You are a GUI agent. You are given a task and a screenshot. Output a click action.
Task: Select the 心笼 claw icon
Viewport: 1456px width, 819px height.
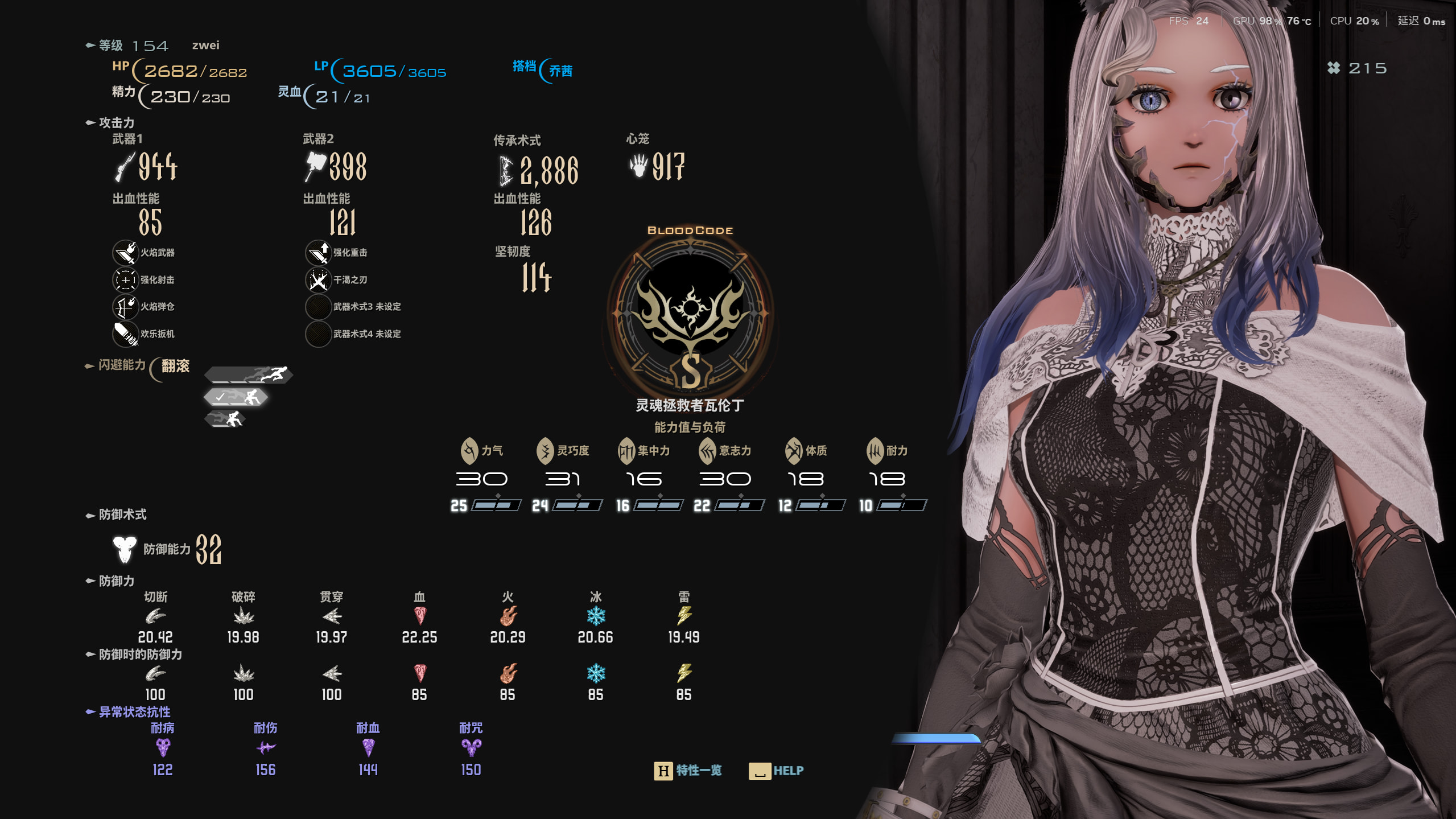click(639, 166)
